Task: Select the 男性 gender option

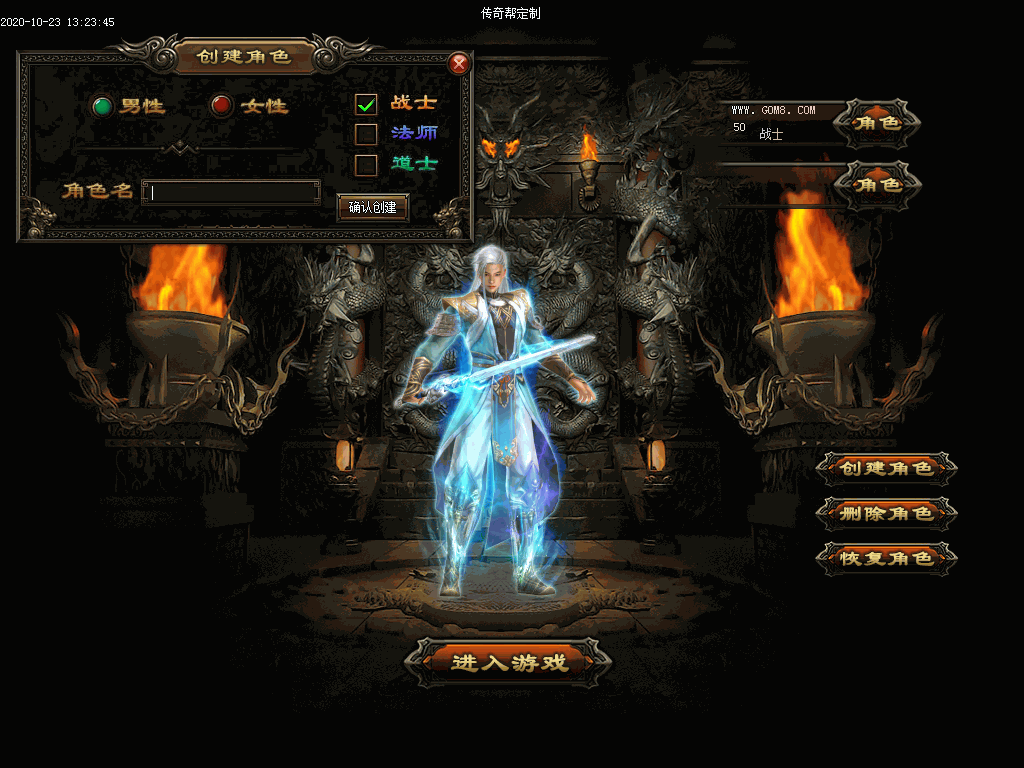Action: (x=102, y=106)
